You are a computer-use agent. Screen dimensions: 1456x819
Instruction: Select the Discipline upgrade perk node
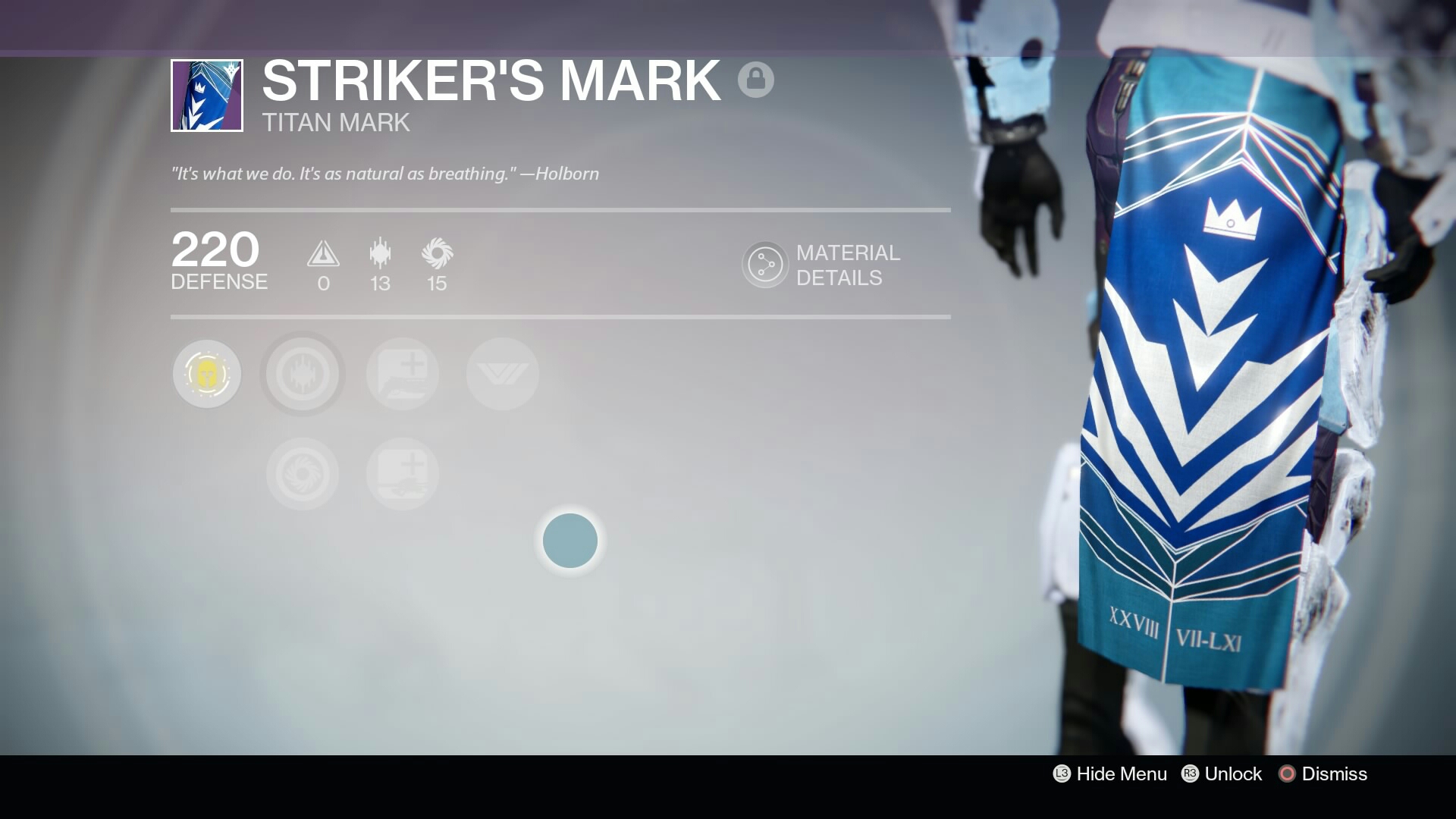pos(302,374)
